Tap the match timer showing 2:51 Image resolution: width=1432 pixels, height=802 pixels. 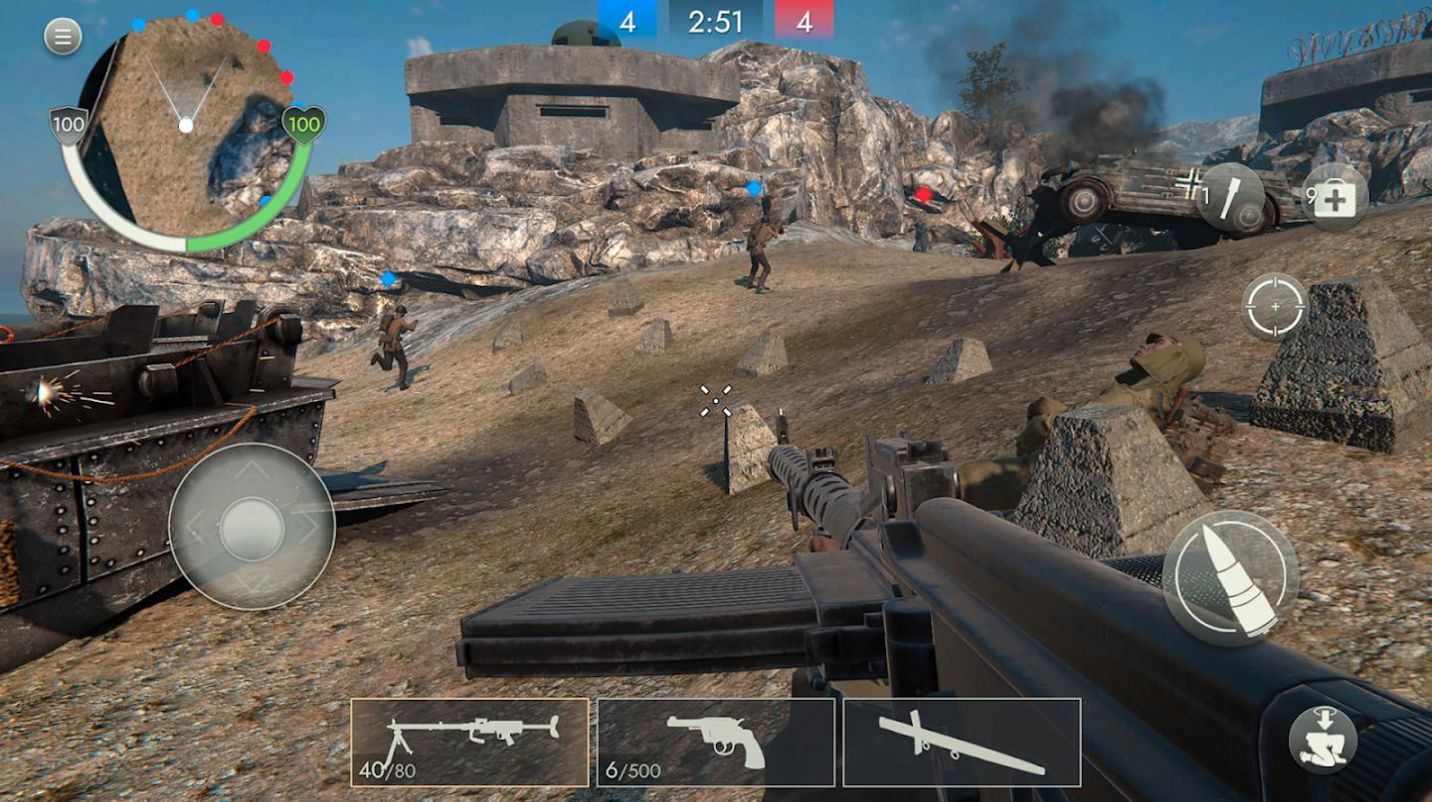tap(716, 19)
